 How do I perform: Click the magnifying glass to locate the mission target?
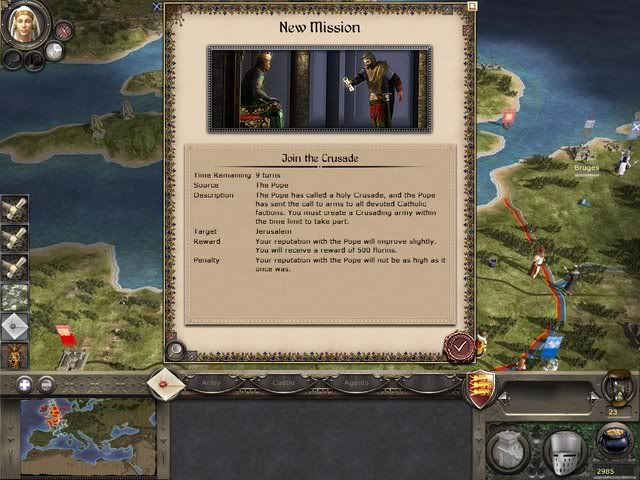(x=175, y=350)
